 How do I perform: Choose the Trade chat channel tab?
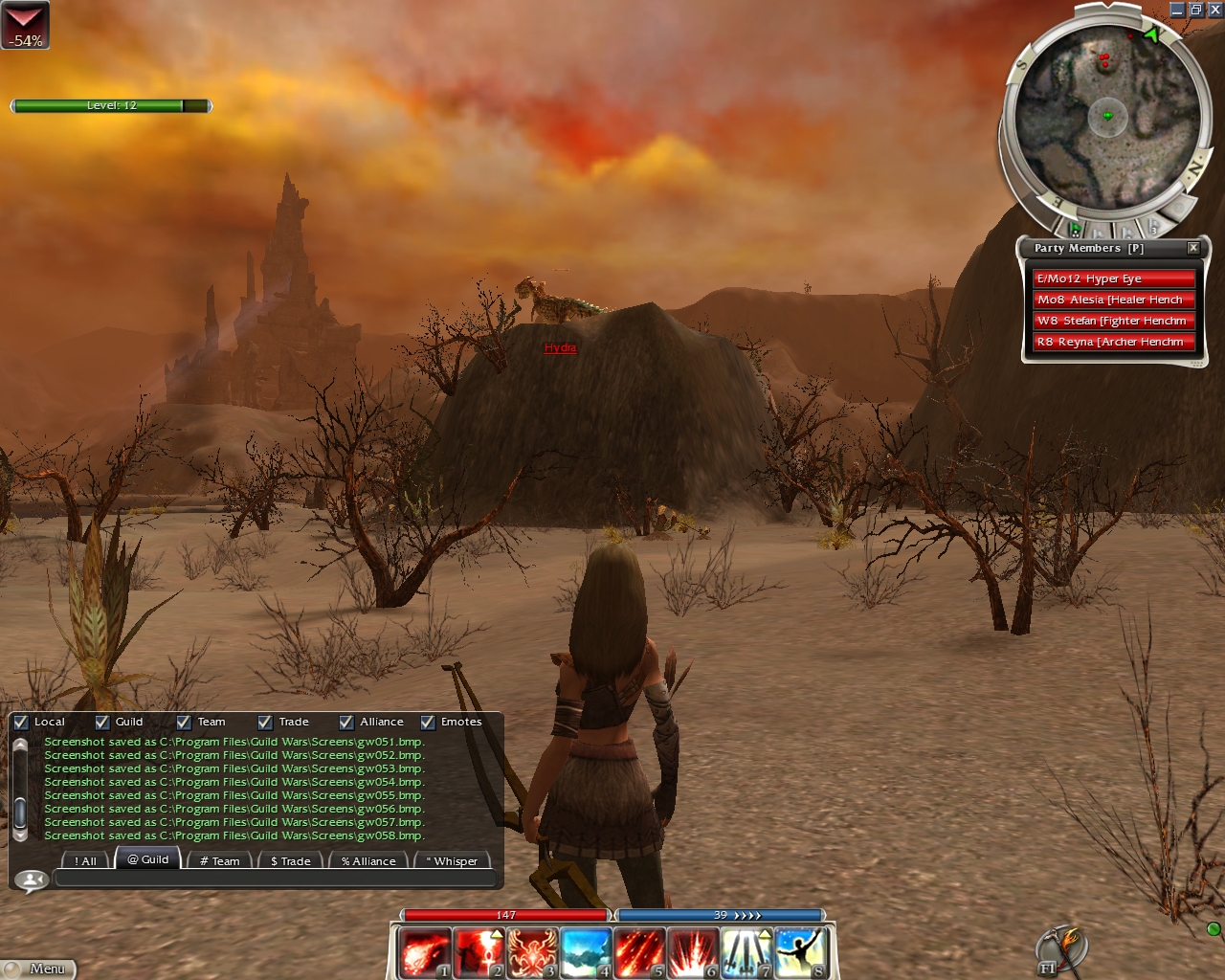click(290, 861)
